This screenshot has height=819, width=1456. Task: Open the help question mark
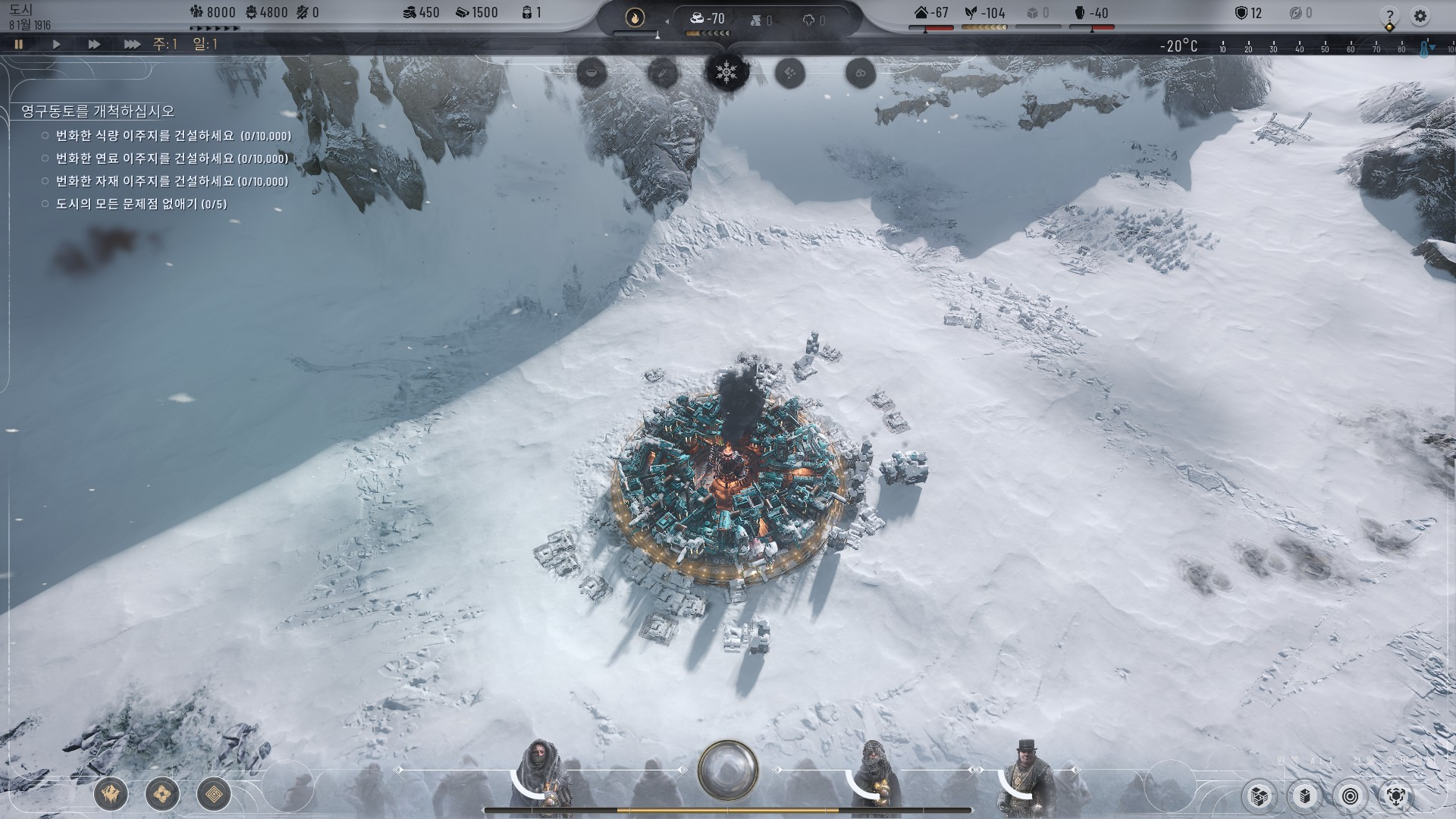tap(1389, 16)
